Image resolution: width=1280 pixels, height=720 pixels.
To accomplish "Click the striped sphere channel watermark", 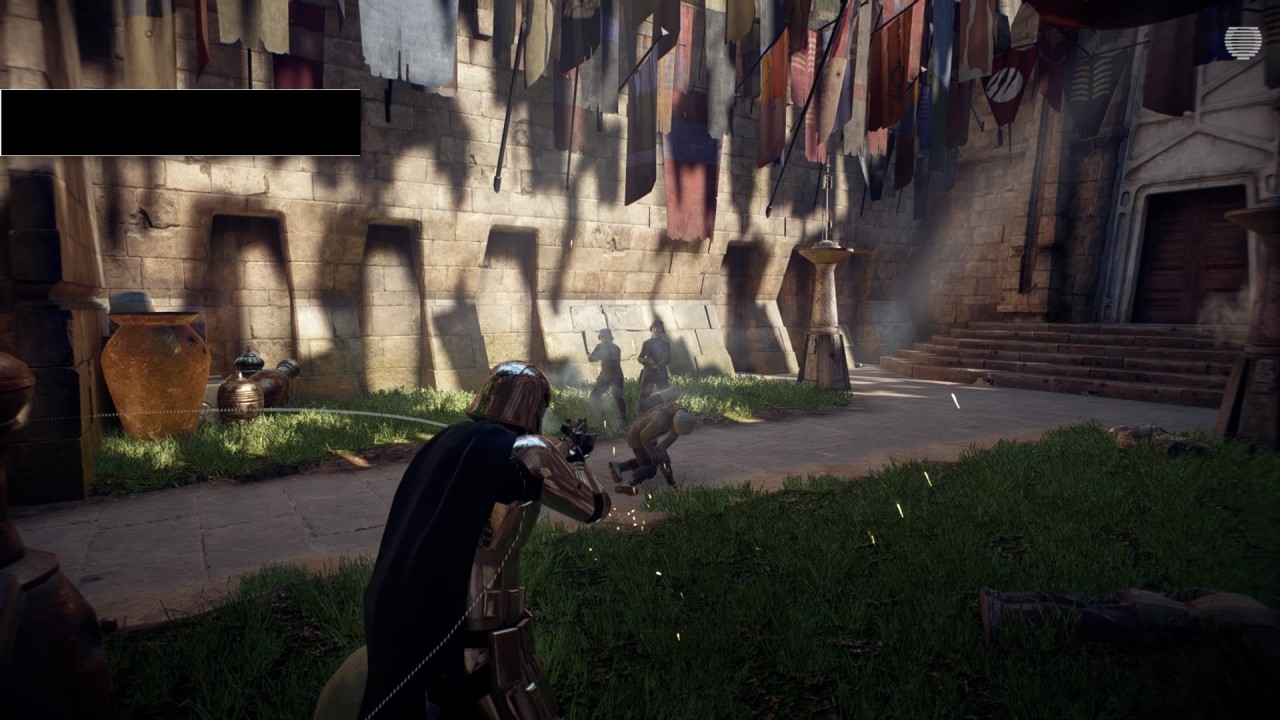I will [1242, 42].
